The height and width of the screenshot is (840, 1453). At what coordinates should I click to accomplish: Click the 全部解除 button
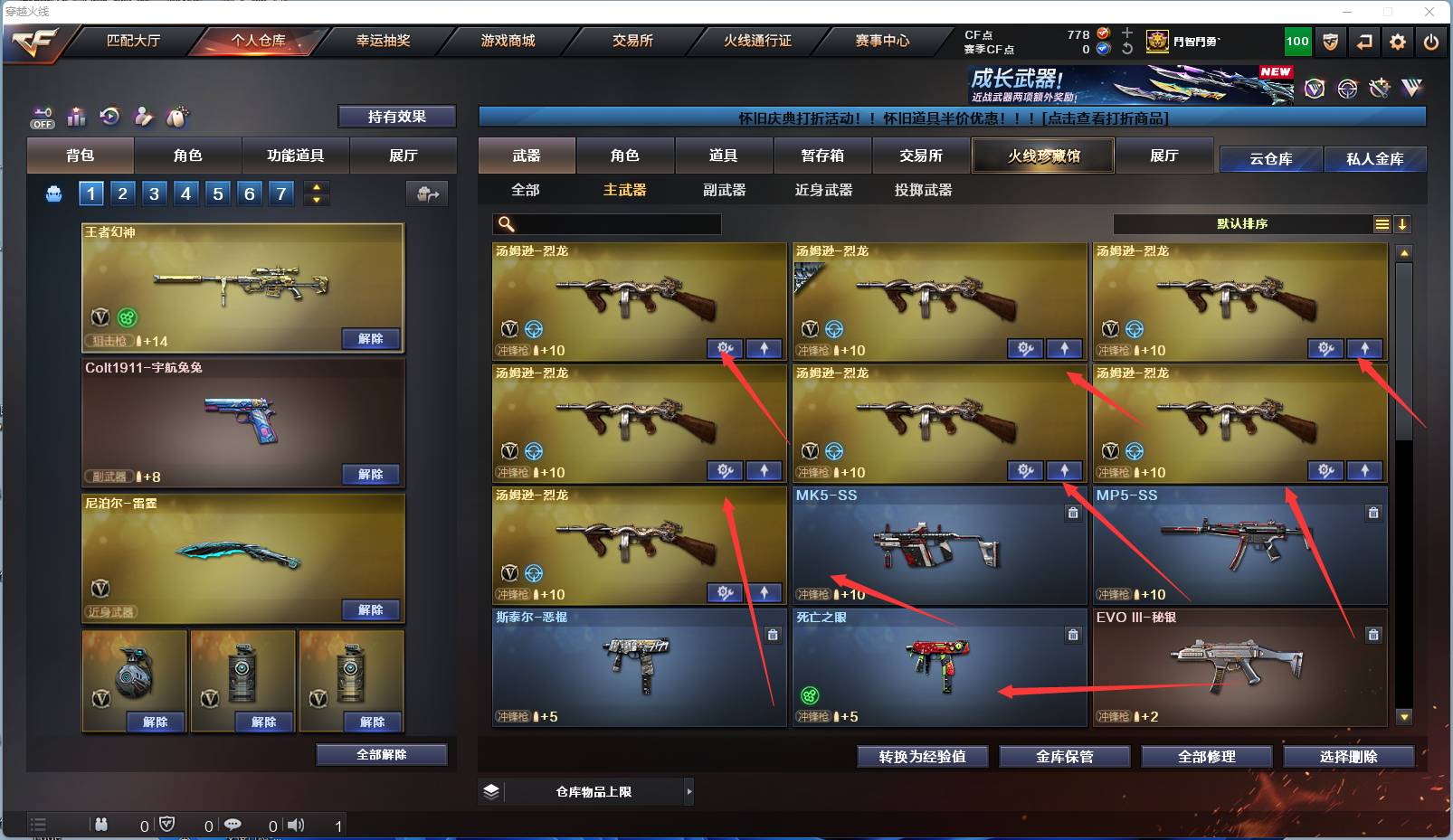coord(381,754)
